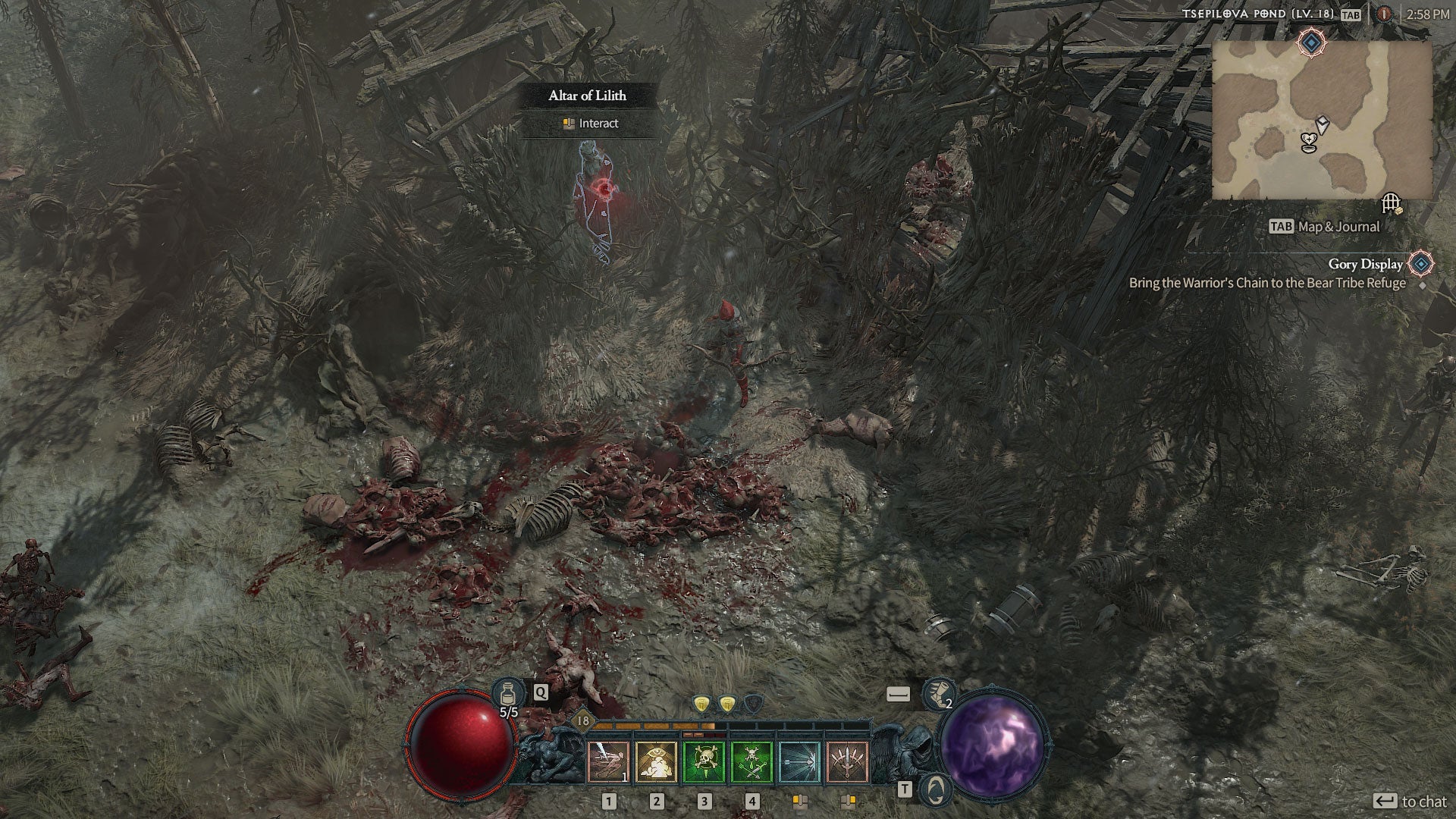Select the Altar of Lilith Interact prompt
This screenshot has width=1456, height=819.
click(x=590, y=123)
